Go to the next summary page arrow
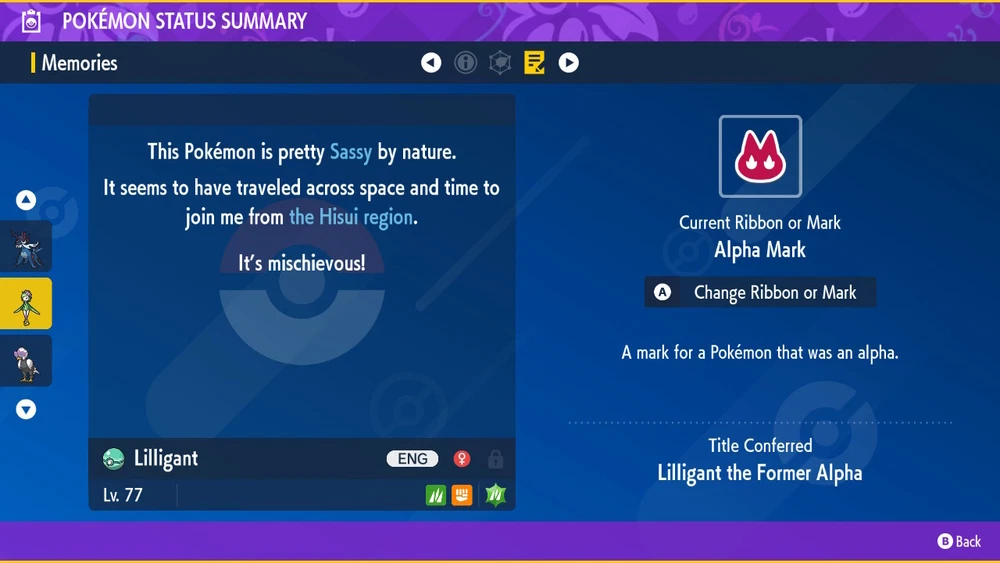Screen dimensions: 1000x563 pyautogui.click(x=568, y=63)
